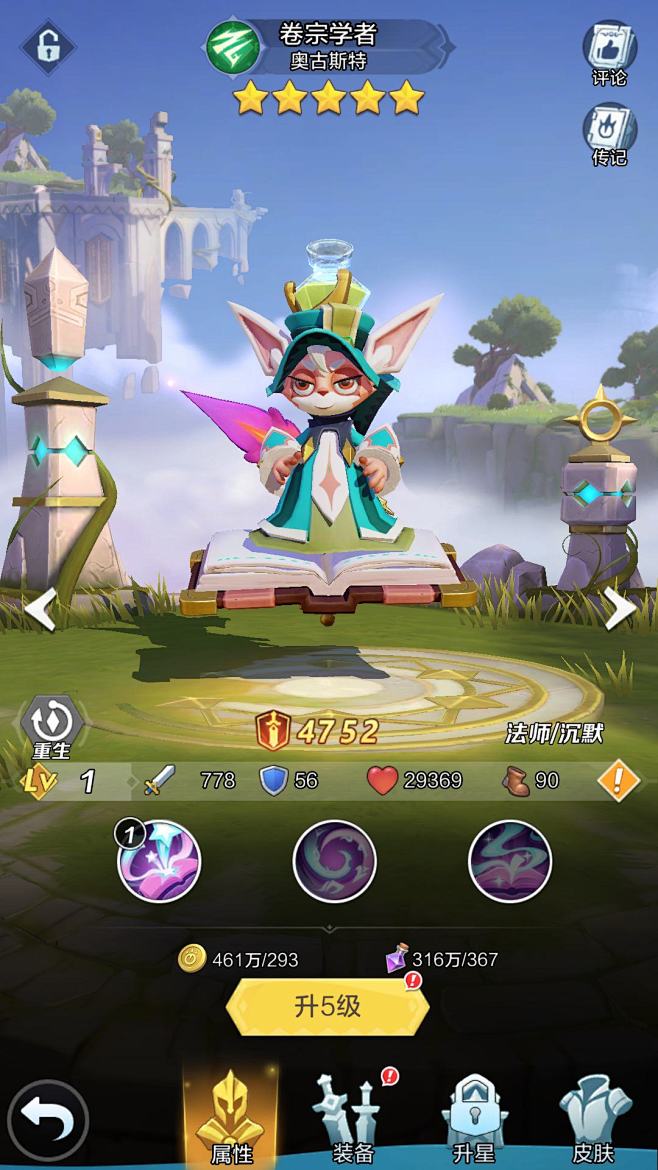Open the locked 升星 star-up tab
The image size is (658, 1170).
[473, 1120]
